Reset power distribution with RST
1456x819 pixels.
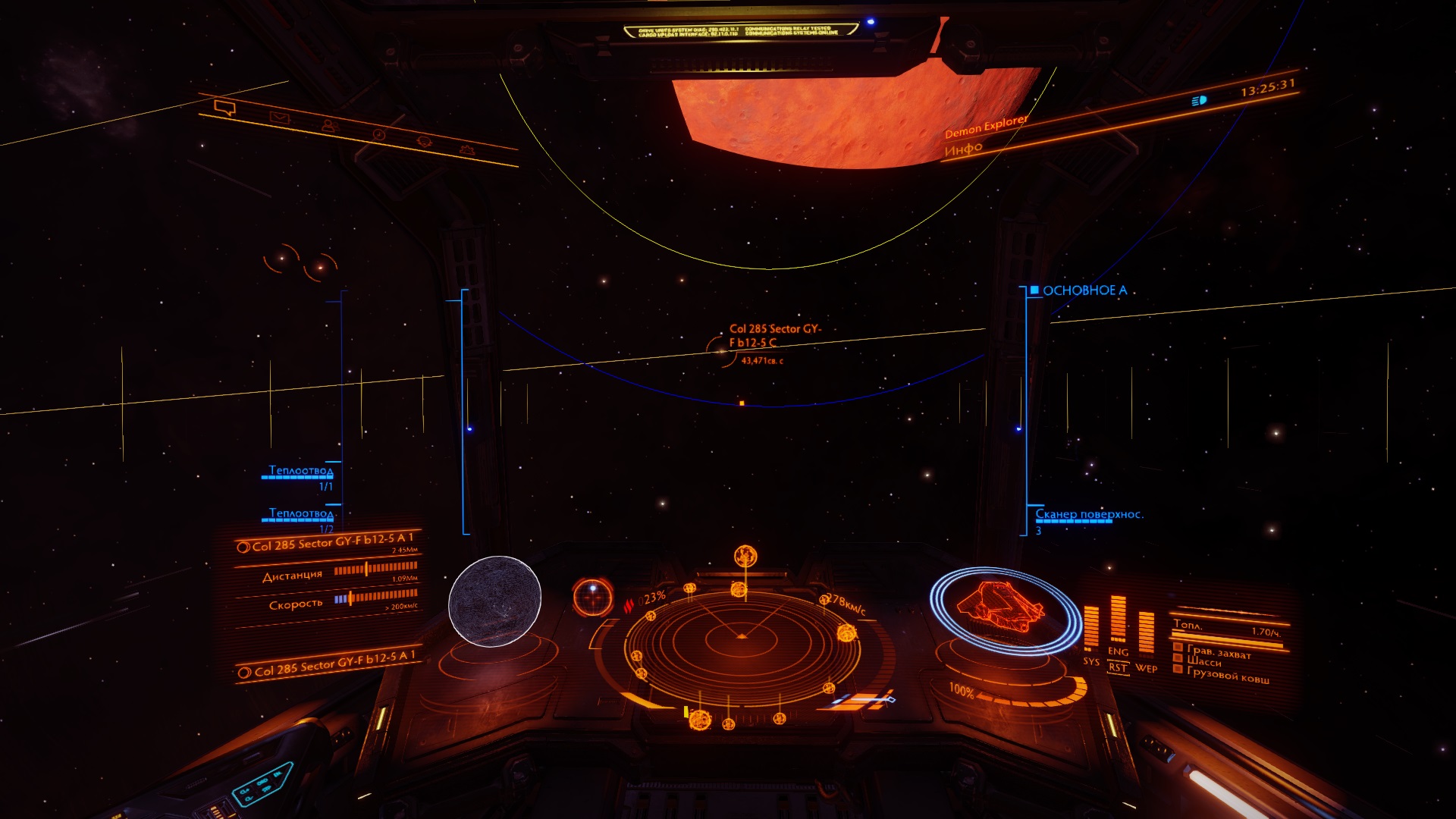click(x=1118, y=667)
